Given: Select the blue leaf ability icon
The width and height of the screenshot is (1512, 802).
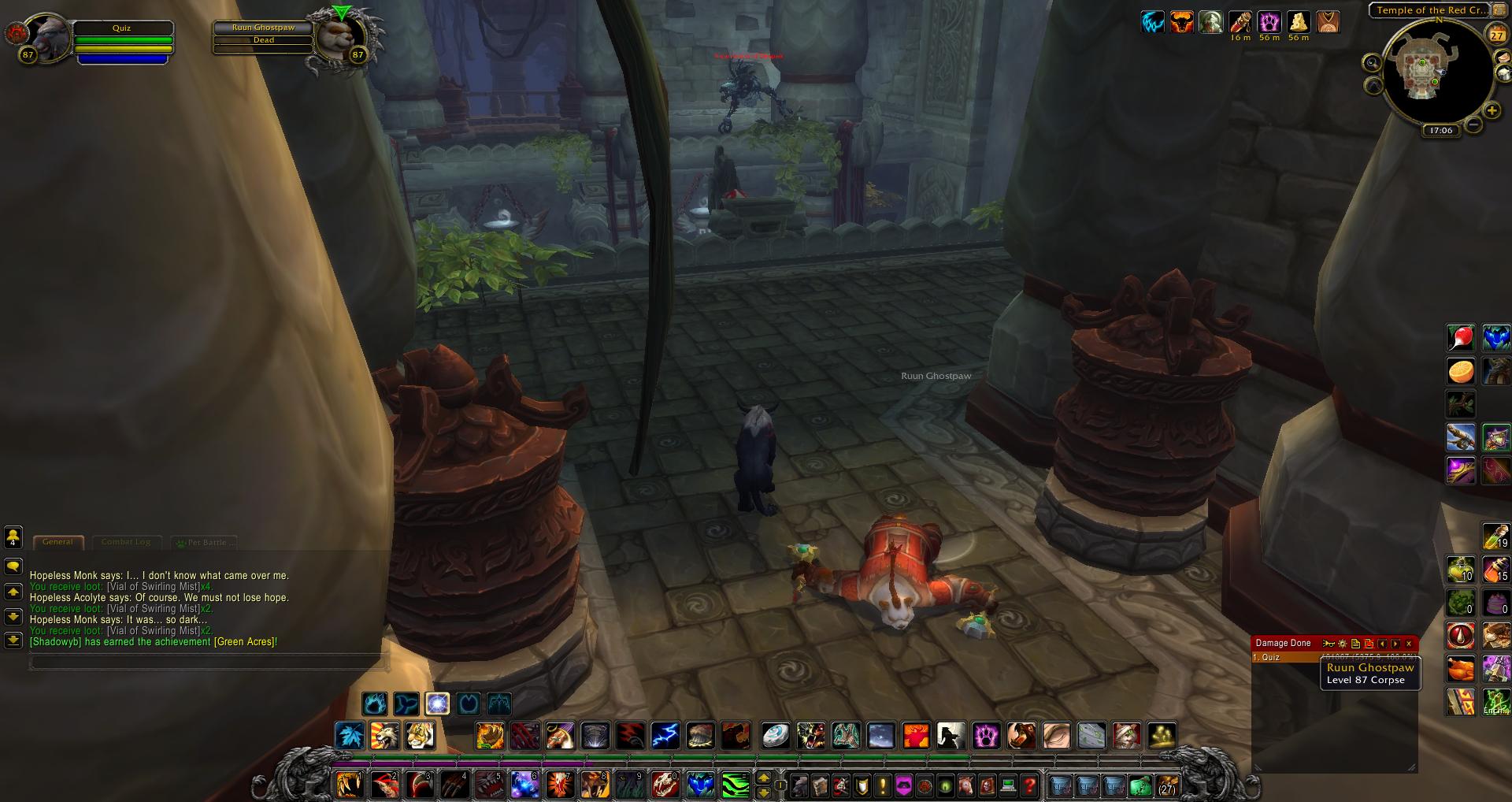Looking at the screenshot, I should (x=350, y=736).
